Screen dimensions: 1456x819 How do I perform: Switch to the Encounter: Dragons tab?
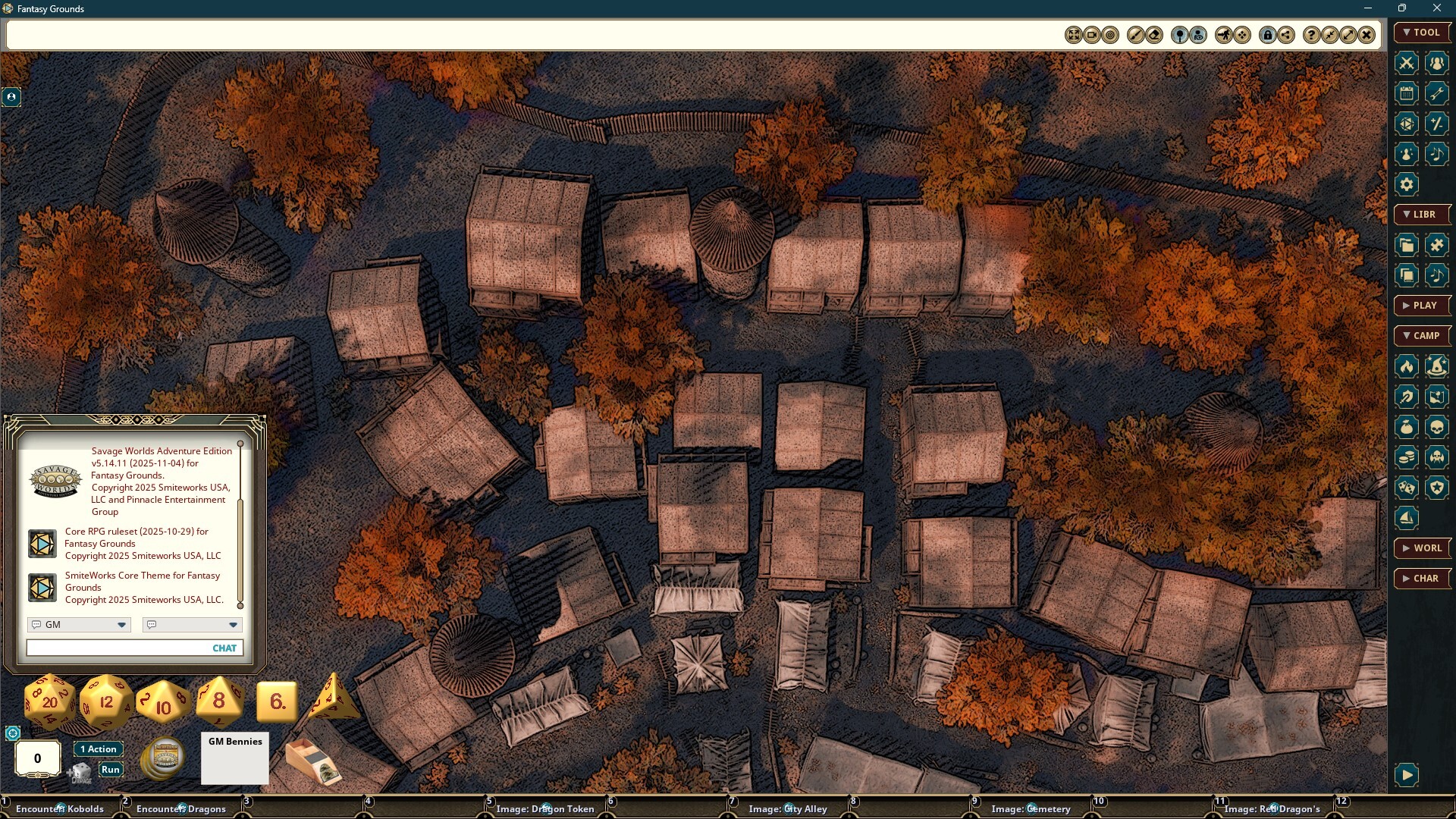(180, 808)
